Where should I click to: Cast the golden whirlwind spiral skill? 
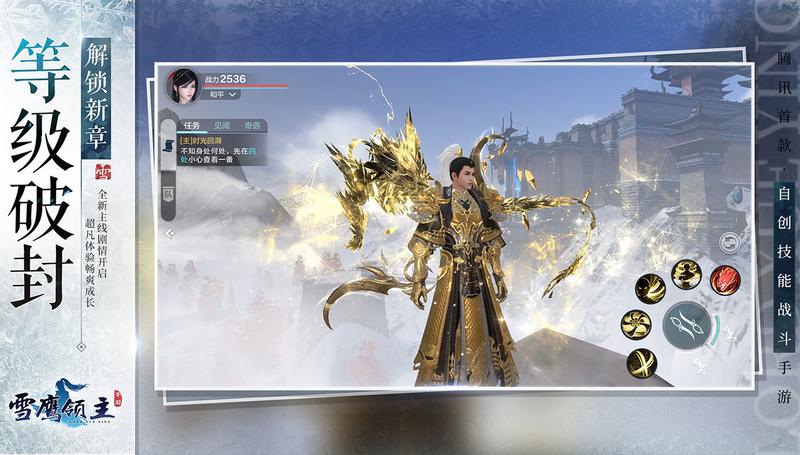(635, 323)
